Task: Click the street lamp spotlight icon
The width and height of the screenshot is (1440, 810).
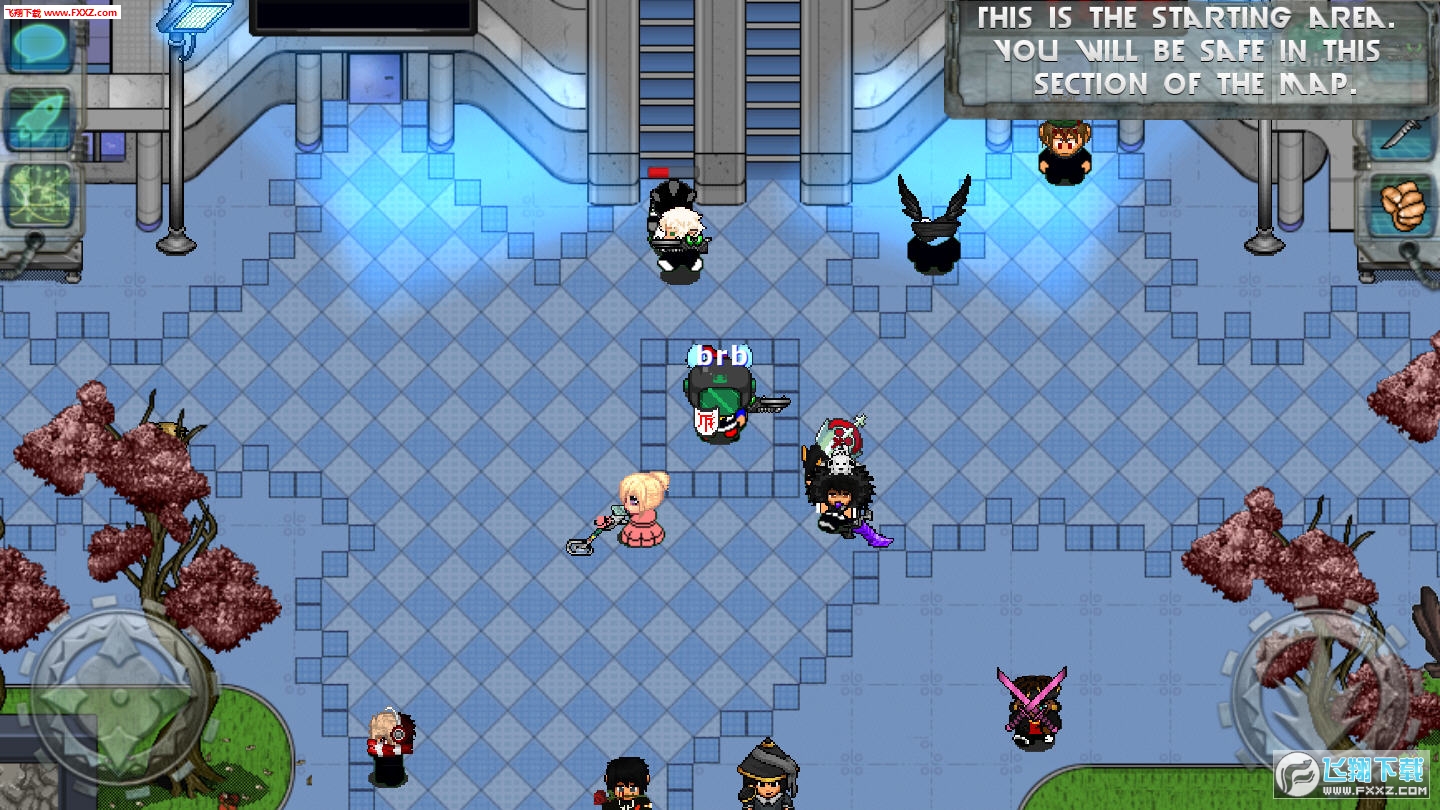Action: [x=195, y=20]
